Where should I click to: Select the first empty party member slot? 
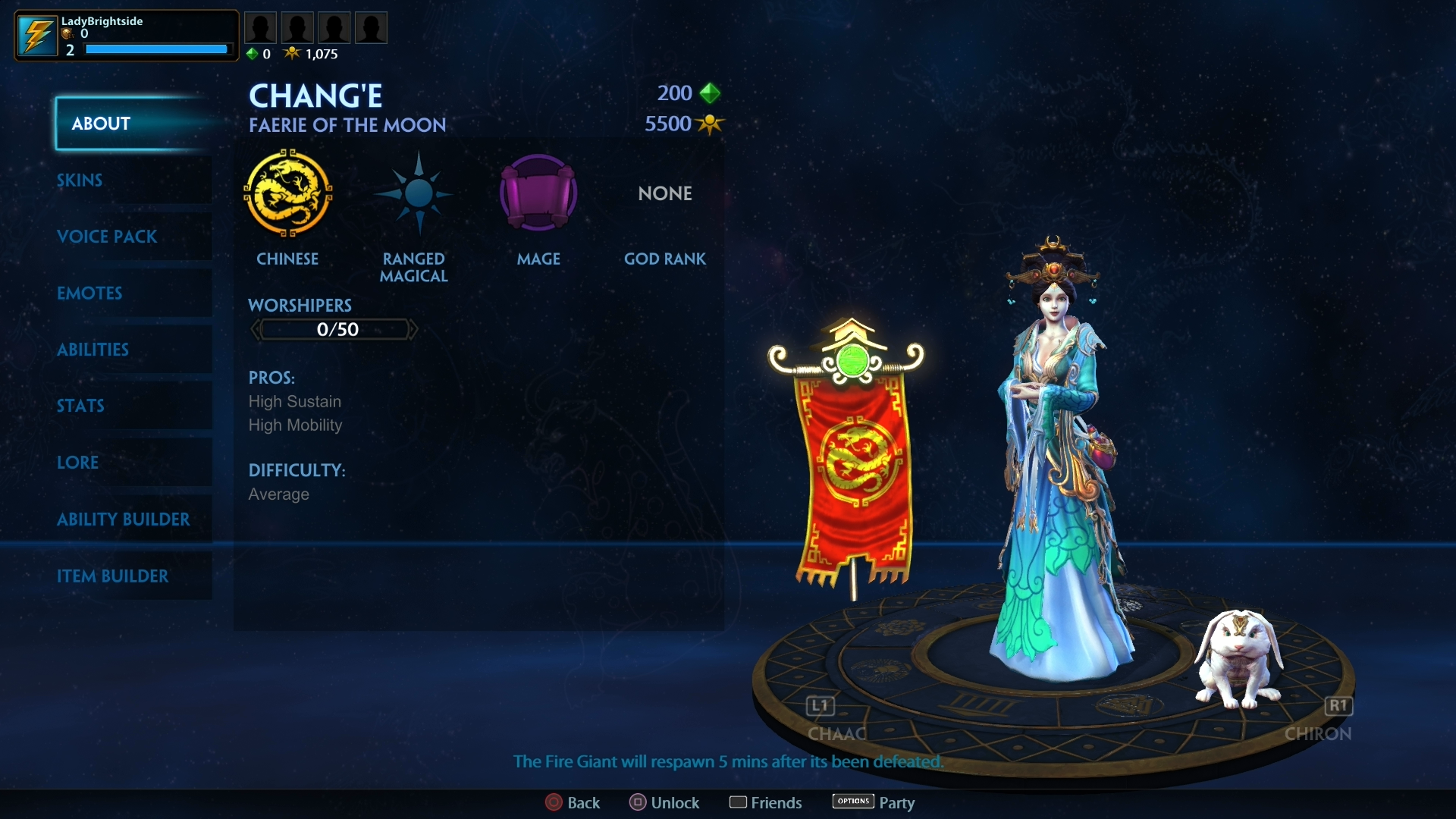point(260,27)
